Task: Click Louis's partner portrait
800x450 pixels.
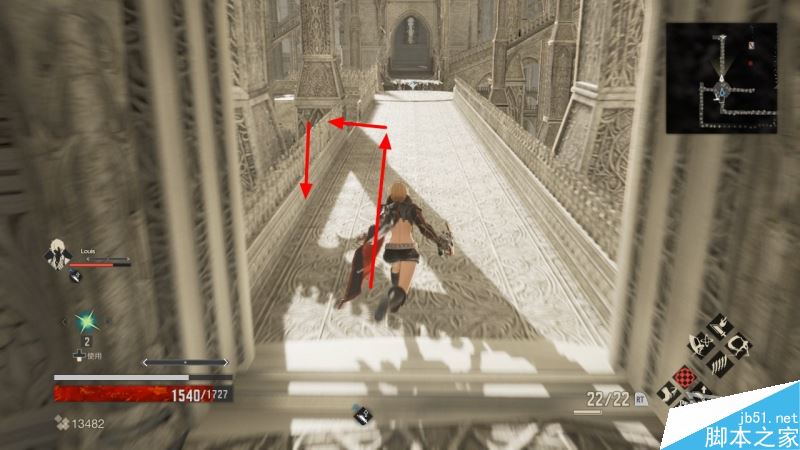Action: 57,257
